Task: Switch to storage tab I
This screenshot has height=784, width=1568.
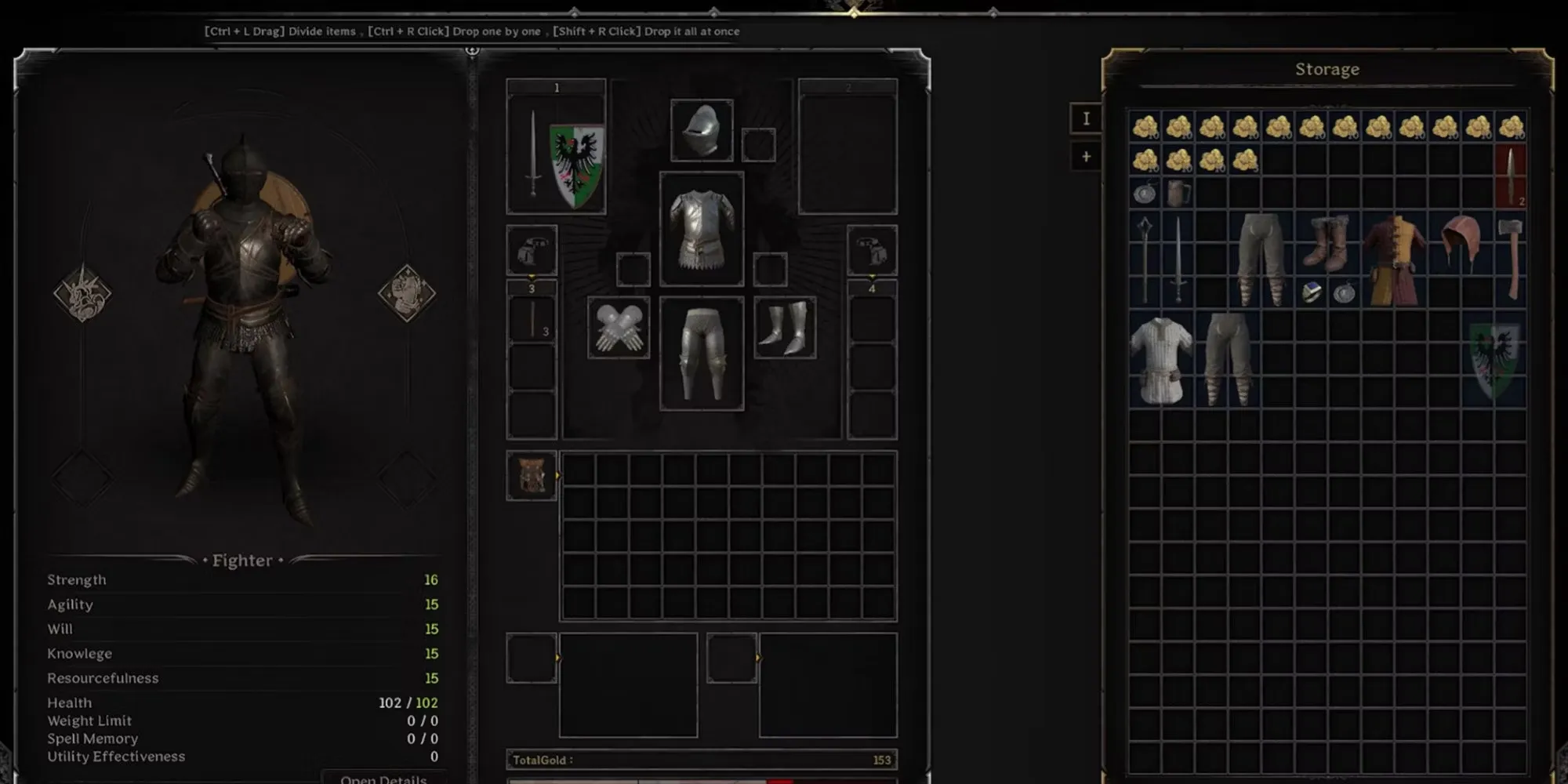Action: [x=1086, y=119]
